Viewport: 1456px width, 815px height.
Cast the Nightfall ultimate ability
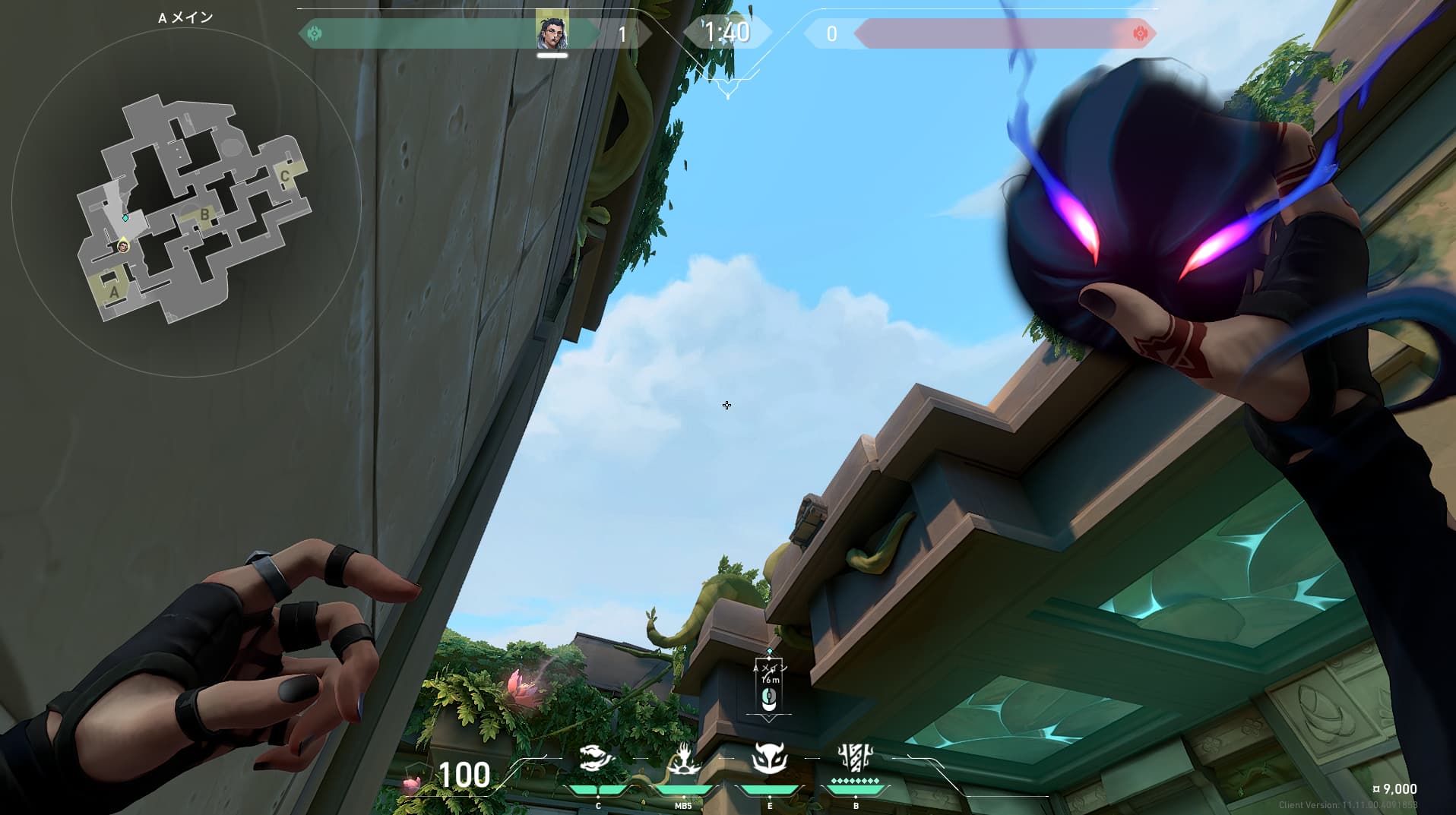(x=856, y=758)
